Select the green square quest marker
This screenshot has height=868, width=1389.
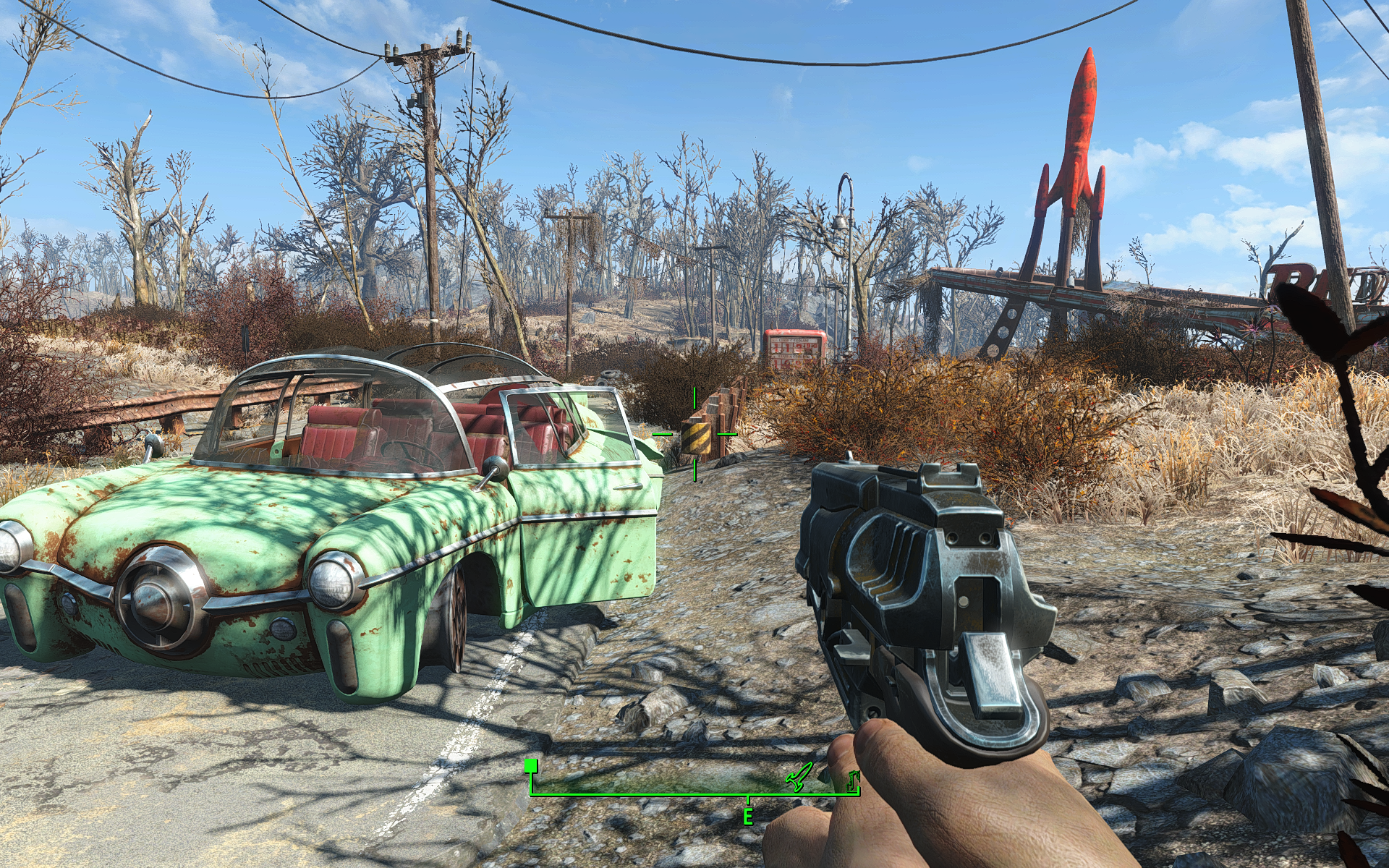click(x=531, y=765)
